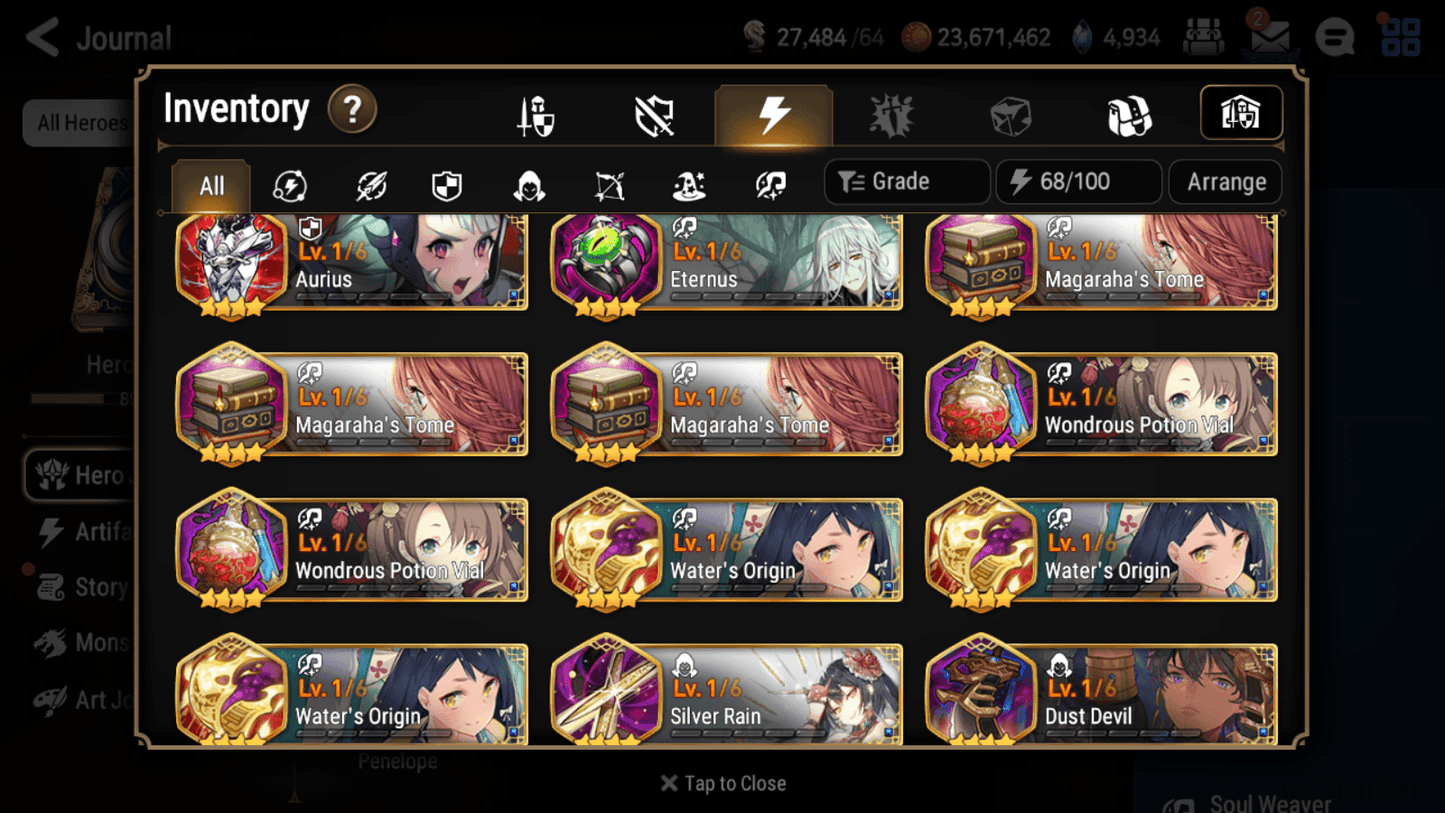Open the dice cube materials tab
The width and height of the screenshot is (1445, 813).
pos(1010,113)
